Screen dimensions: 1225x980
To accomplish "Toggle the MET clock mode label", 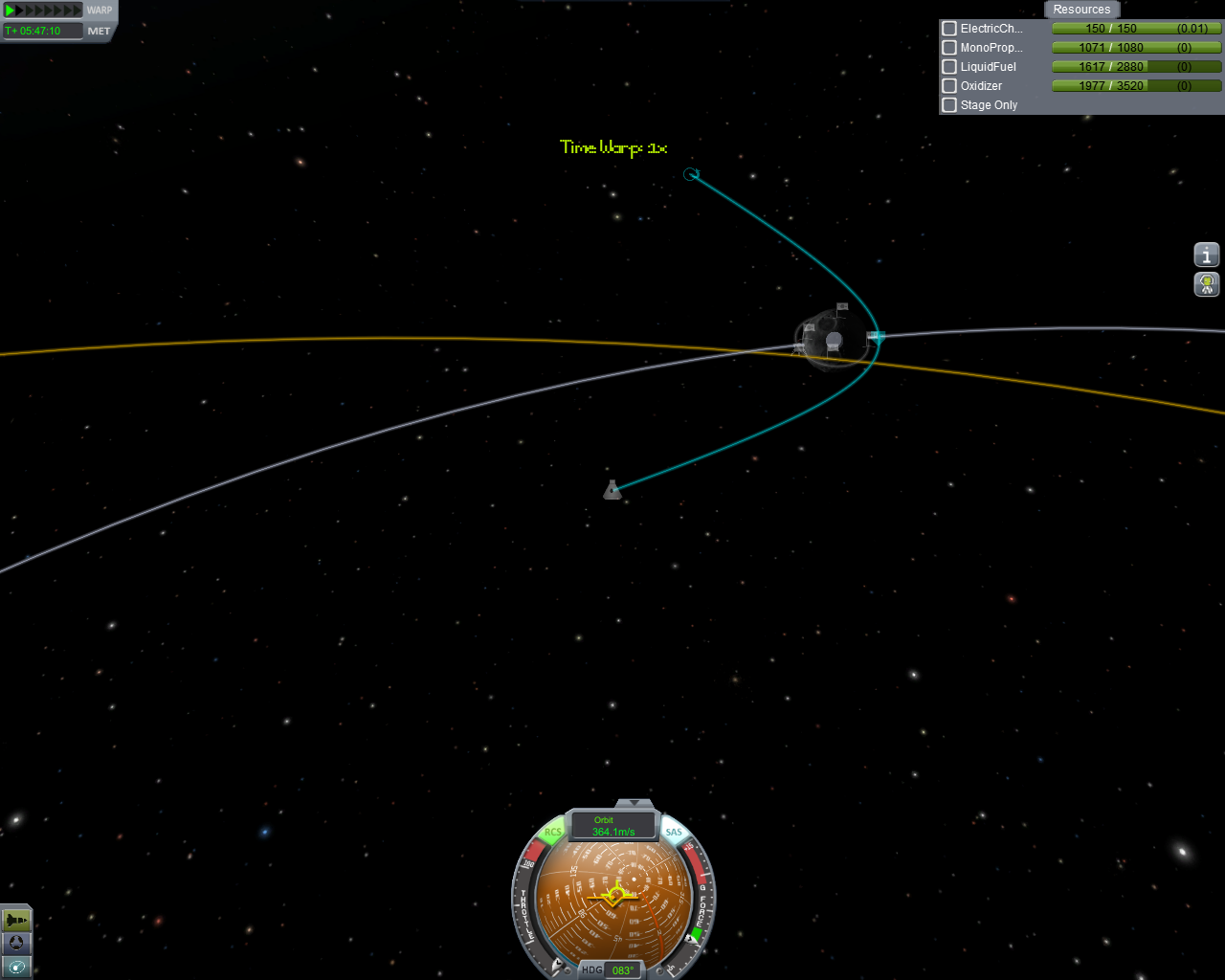I will [x=100, y=31].
